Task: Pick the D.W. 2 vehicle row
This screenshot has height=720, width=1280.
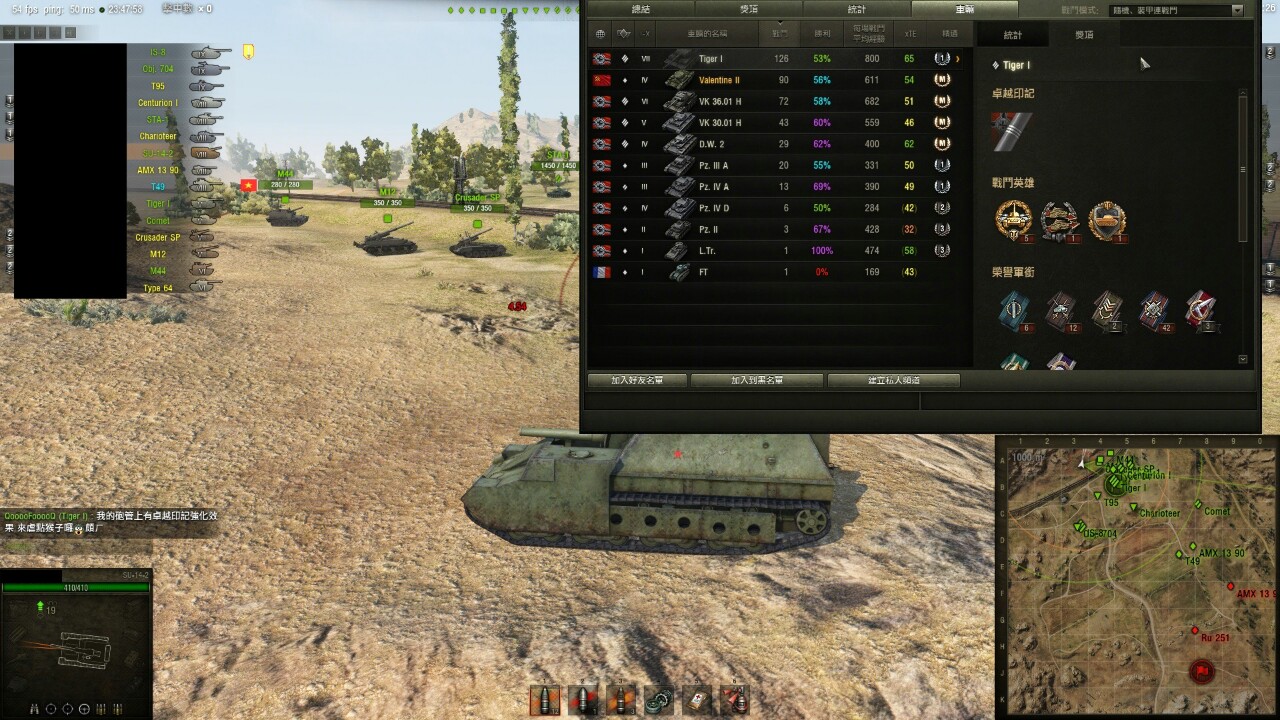Action: [x=780, y=144]
